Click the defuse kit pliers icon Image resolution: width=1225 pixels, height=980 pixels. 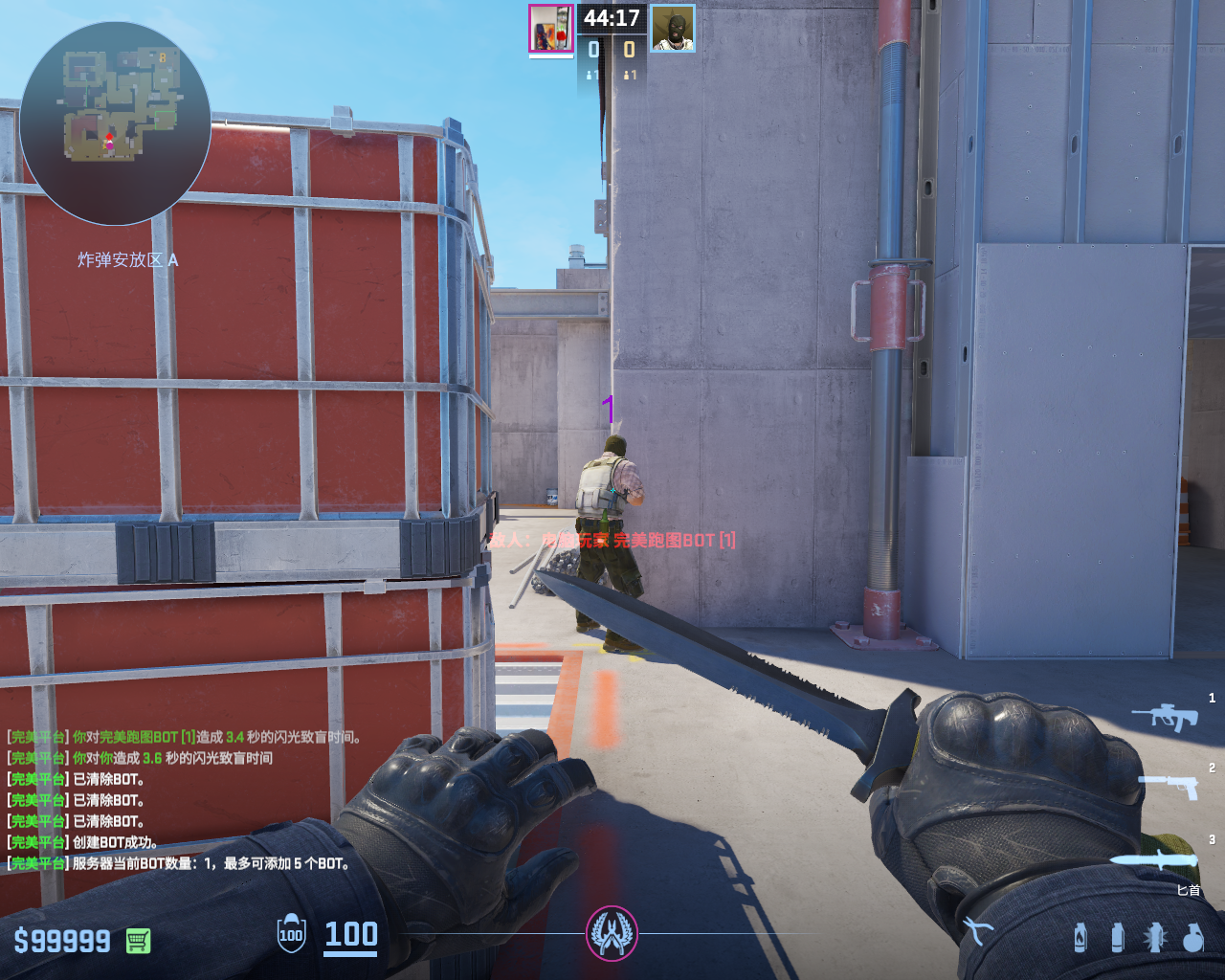coord(977,930)
